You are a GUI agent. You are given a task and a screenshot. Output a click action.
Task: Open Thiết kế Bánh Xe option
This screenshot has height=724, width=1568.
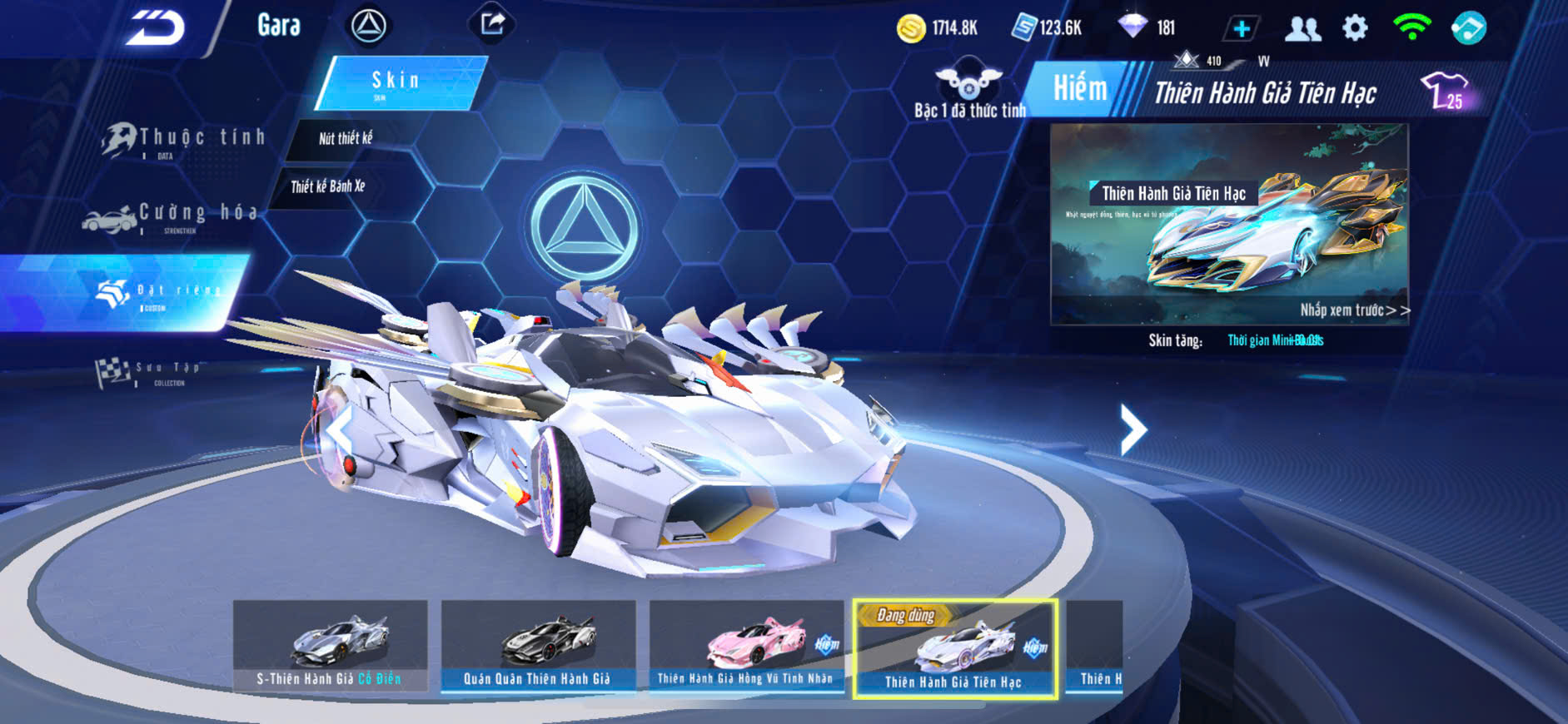[x=328, y=186]
